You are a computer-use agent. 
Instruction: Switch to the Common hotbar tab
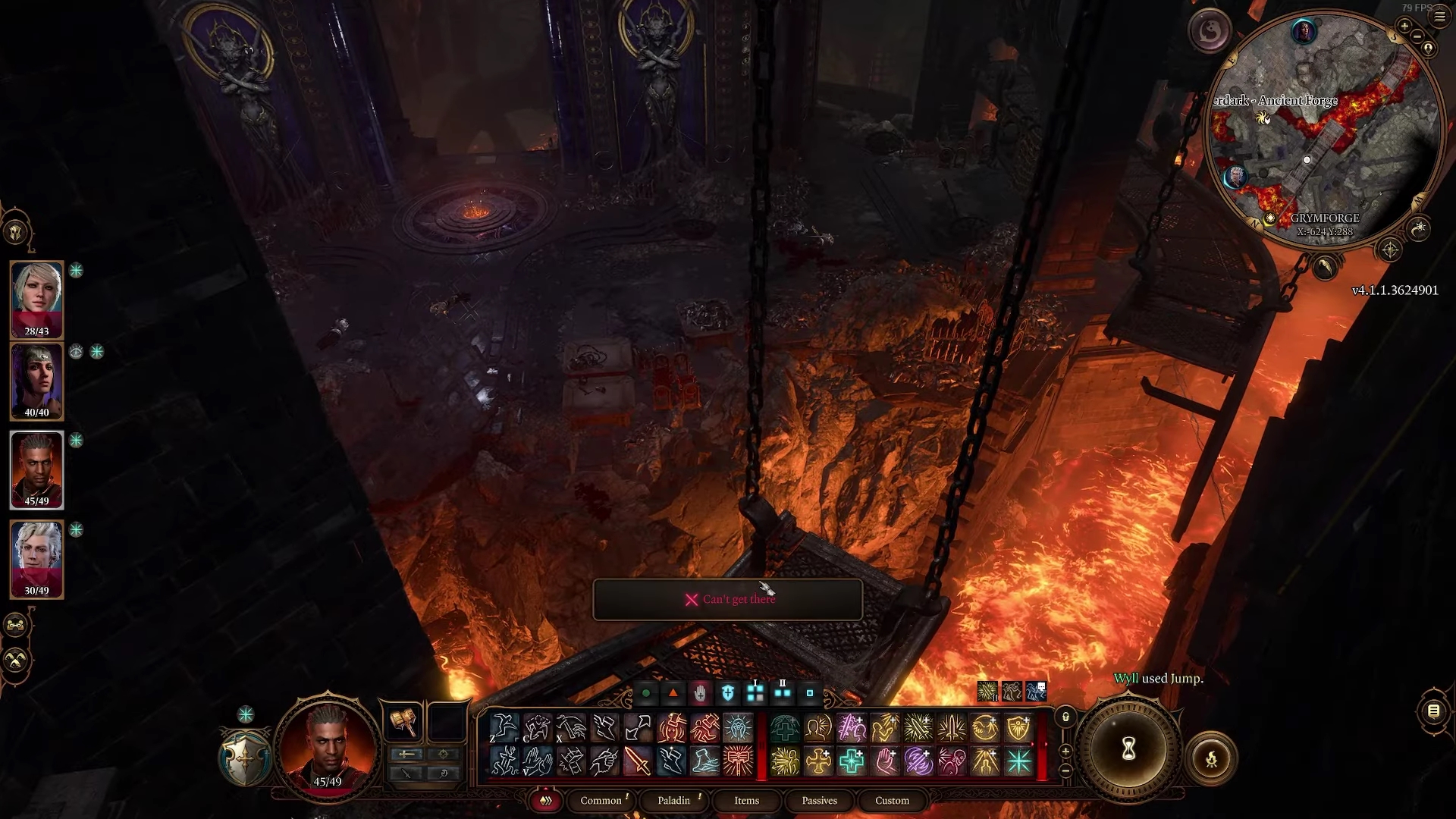[601, 800]
